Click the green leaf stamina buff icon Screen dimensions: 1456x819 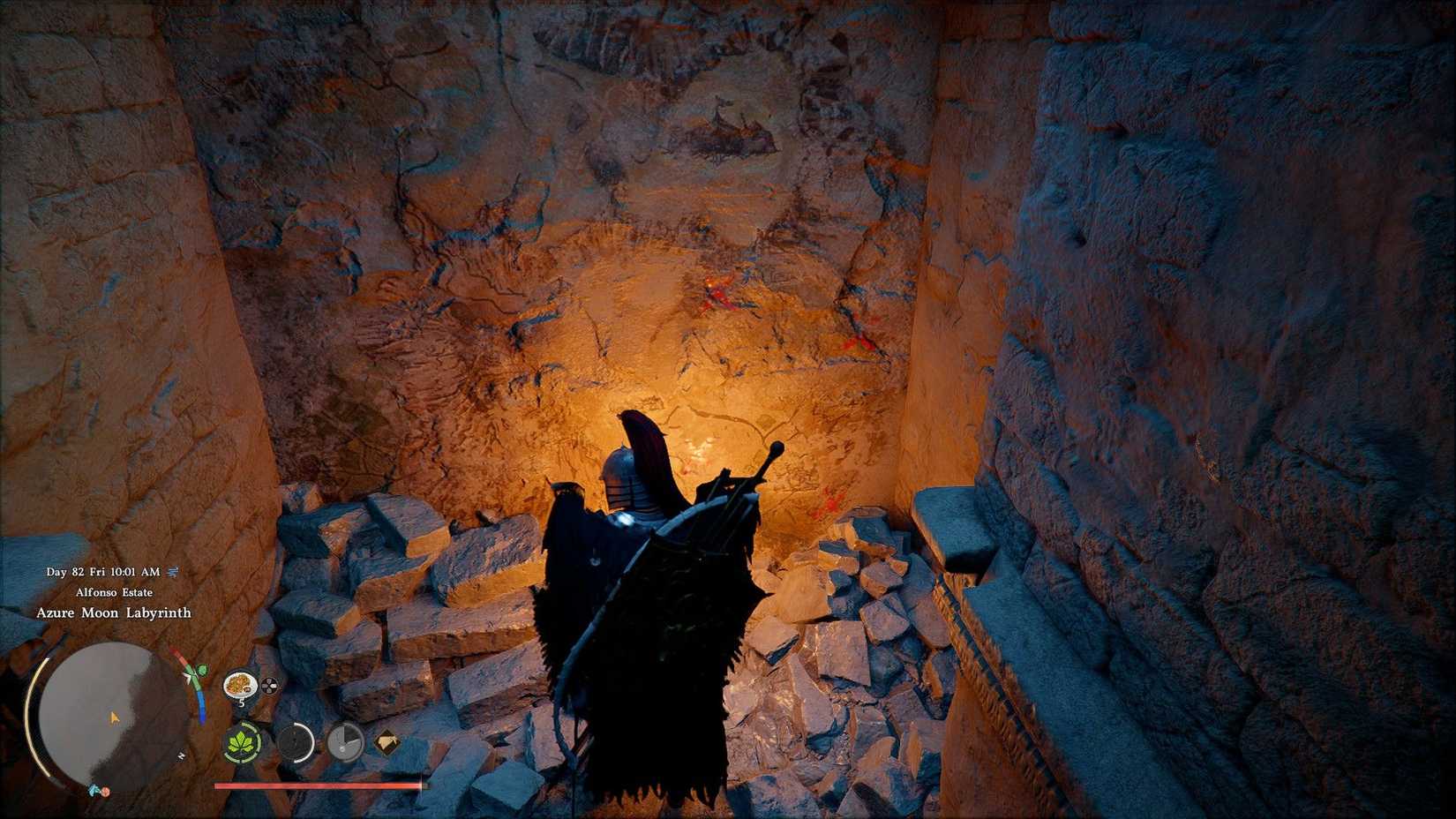click(242, 740)
